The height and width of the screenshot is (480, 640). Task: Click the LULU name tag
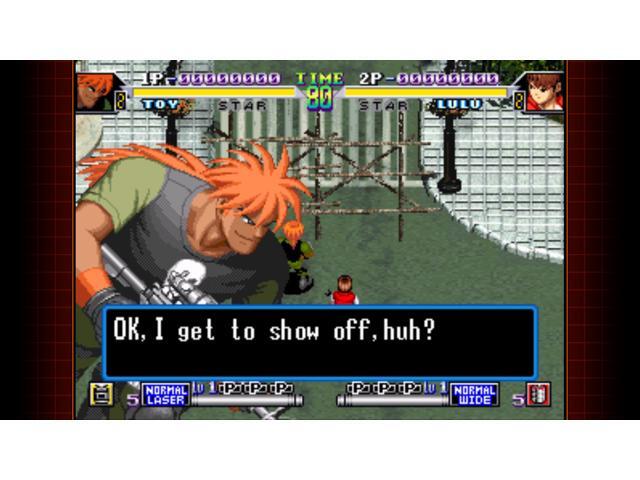[458, 104]
